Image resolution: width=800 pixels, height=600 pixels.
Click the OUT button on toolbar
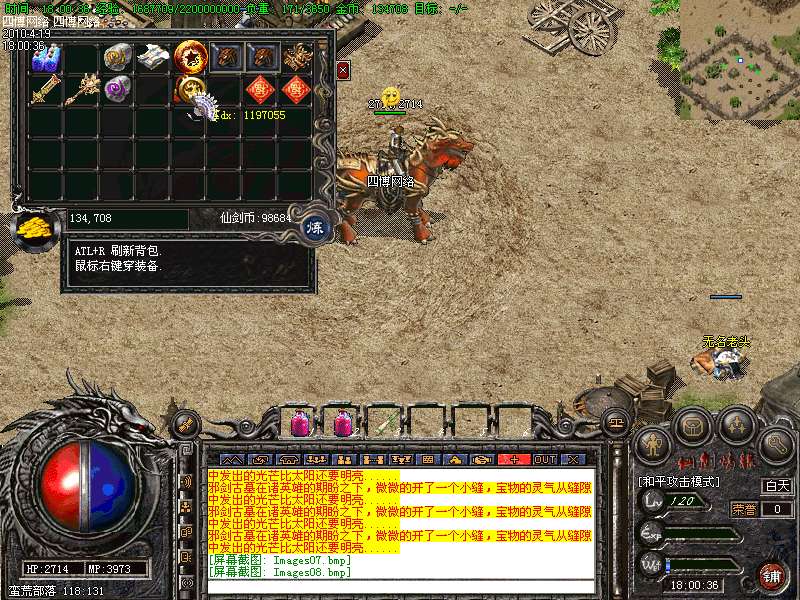(544, 459)
